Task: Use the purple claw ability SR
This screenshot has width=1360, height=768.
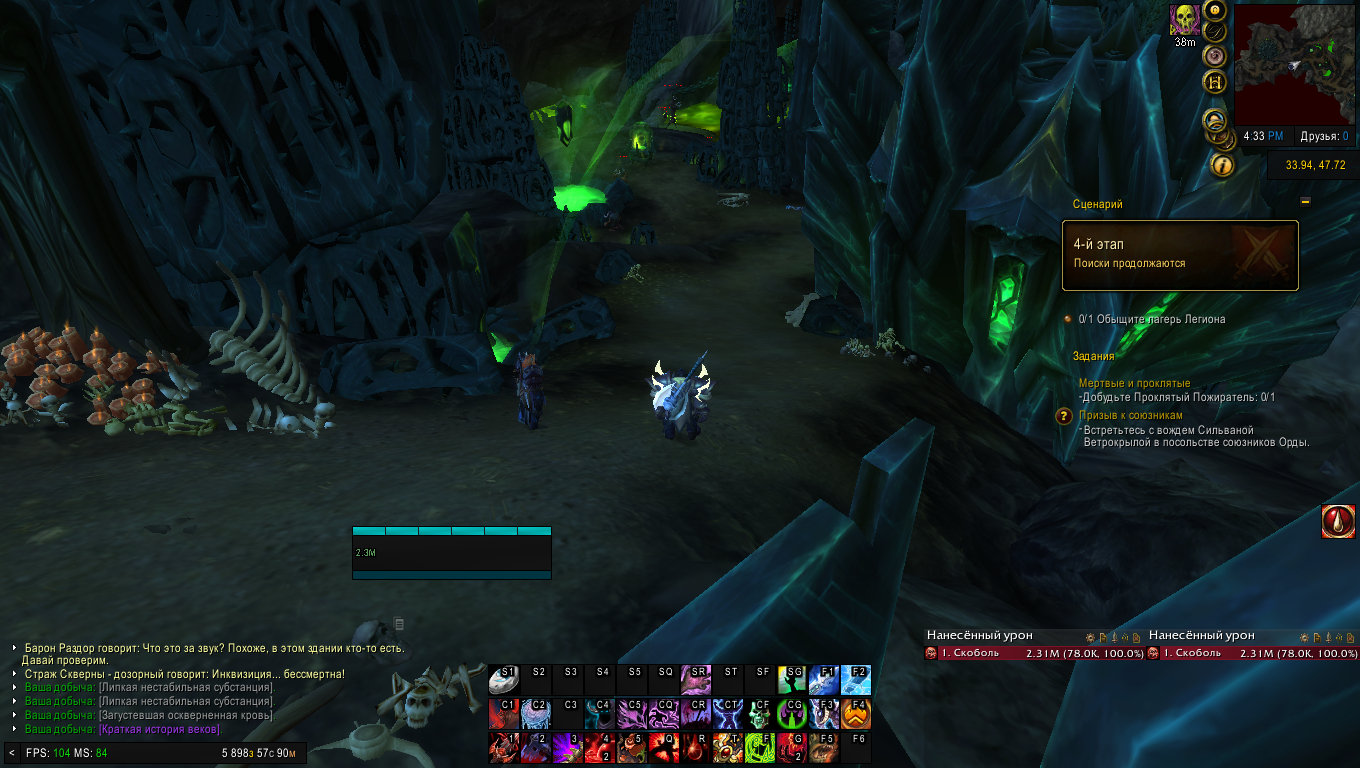Action: point(696,680)
